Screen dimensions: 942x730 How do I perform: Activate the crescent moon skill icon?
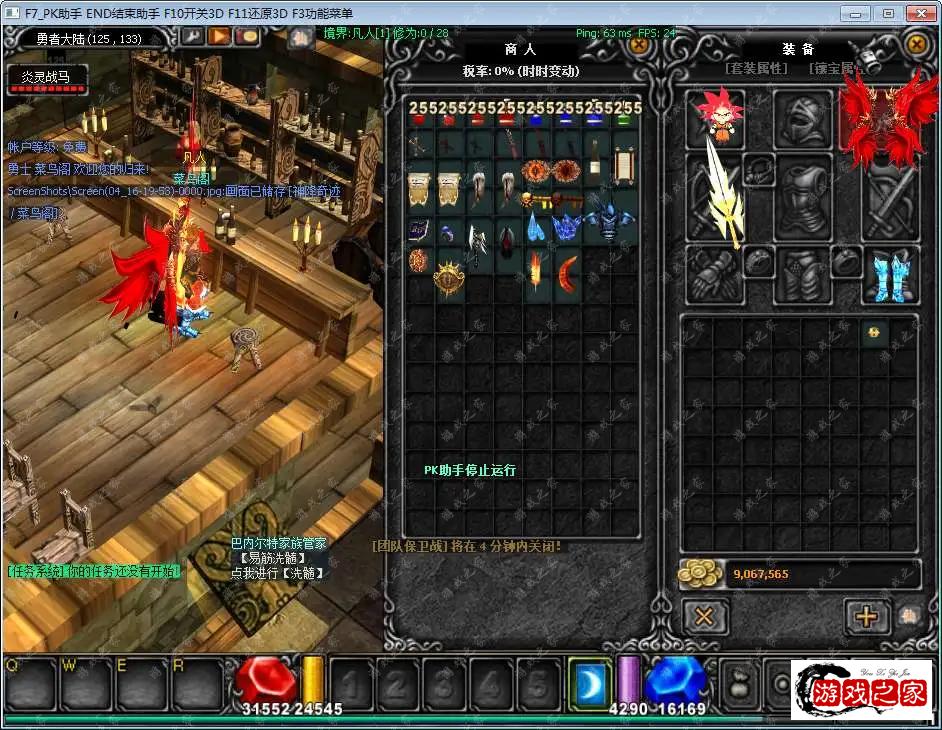589,682
